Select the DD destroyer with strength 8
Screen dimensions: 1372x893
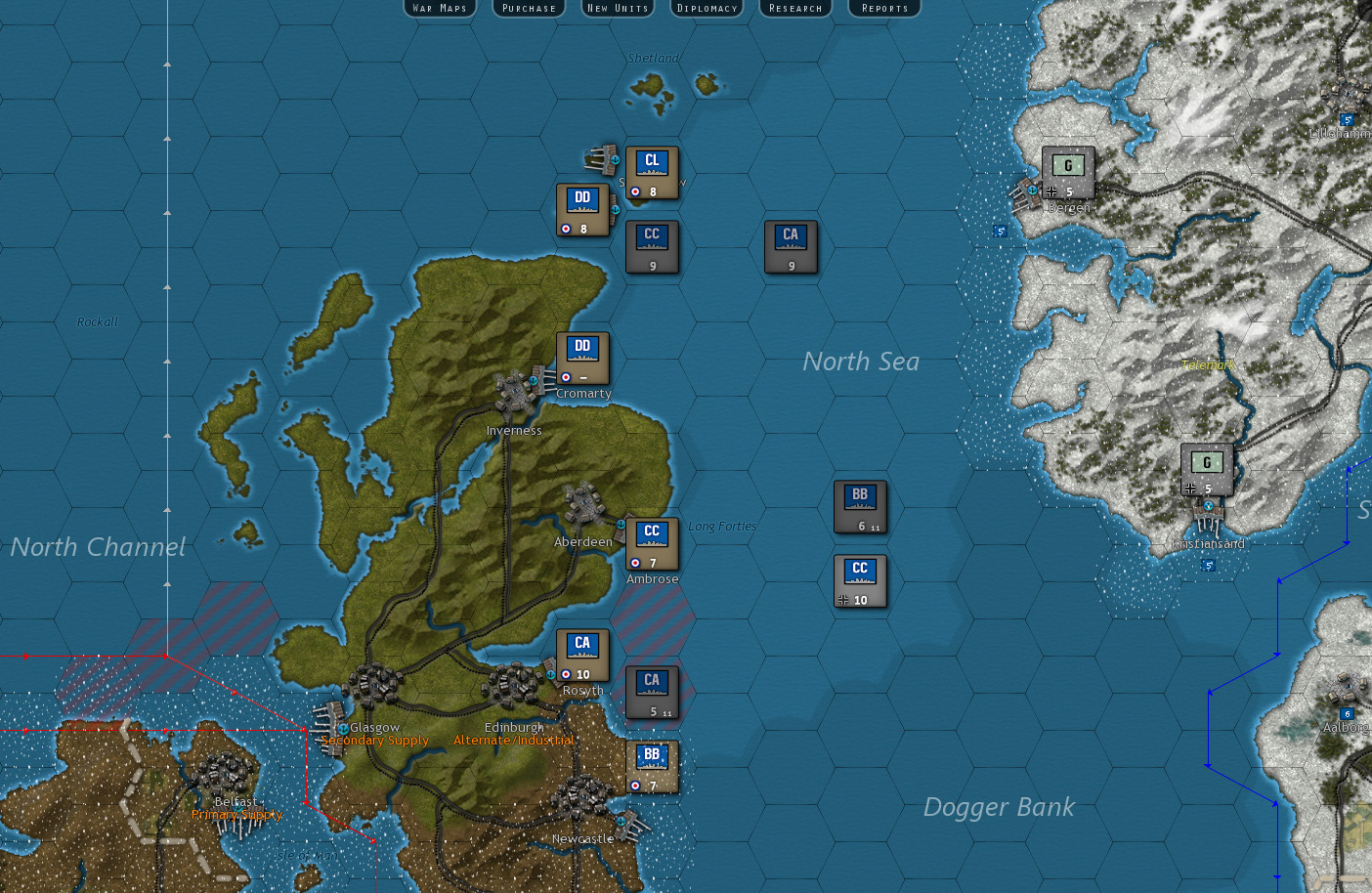[x=582, y=209]
